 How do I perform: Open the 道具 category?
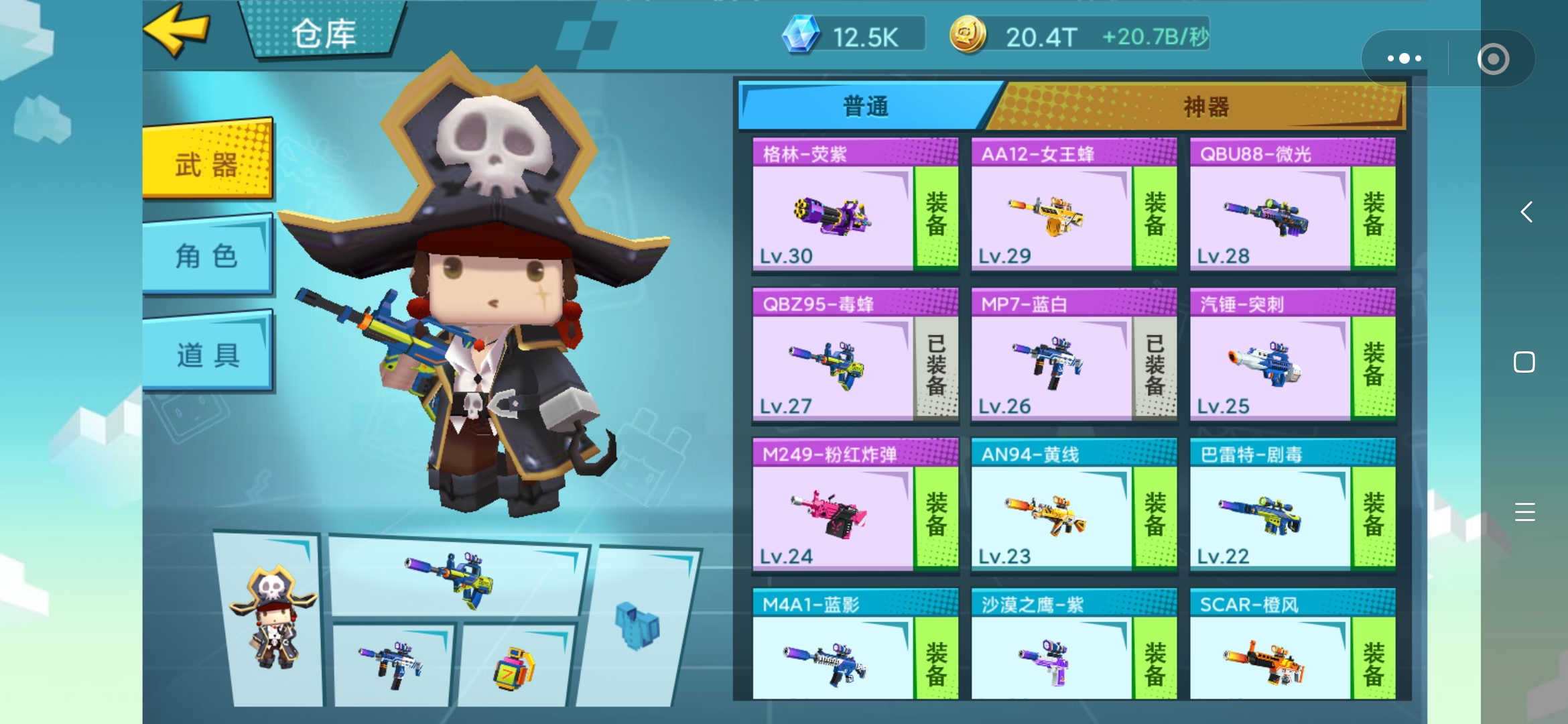coord(208,354)
